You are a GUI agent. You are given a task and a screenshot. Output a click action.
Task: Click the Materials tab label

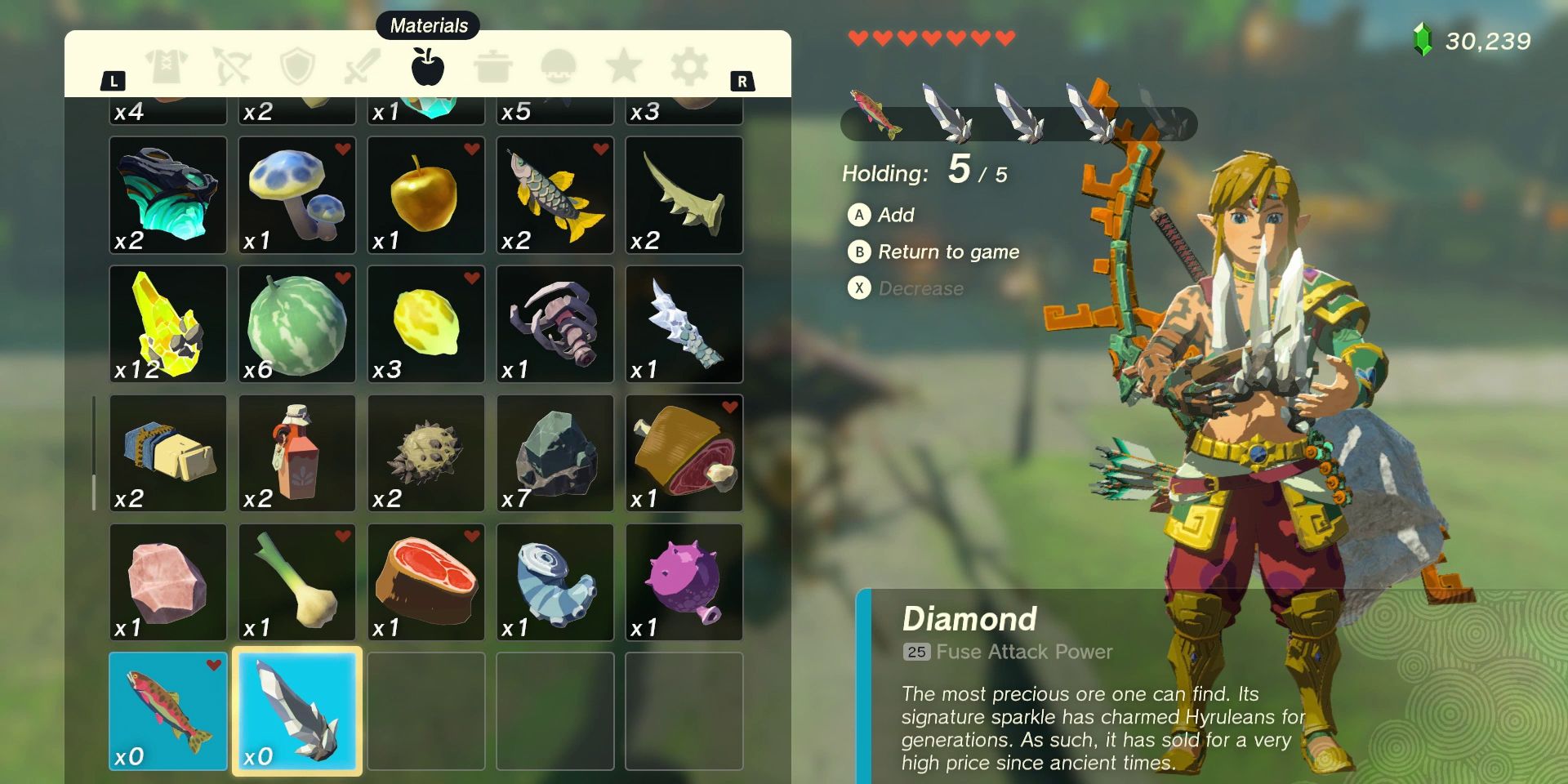click(430, 25)
